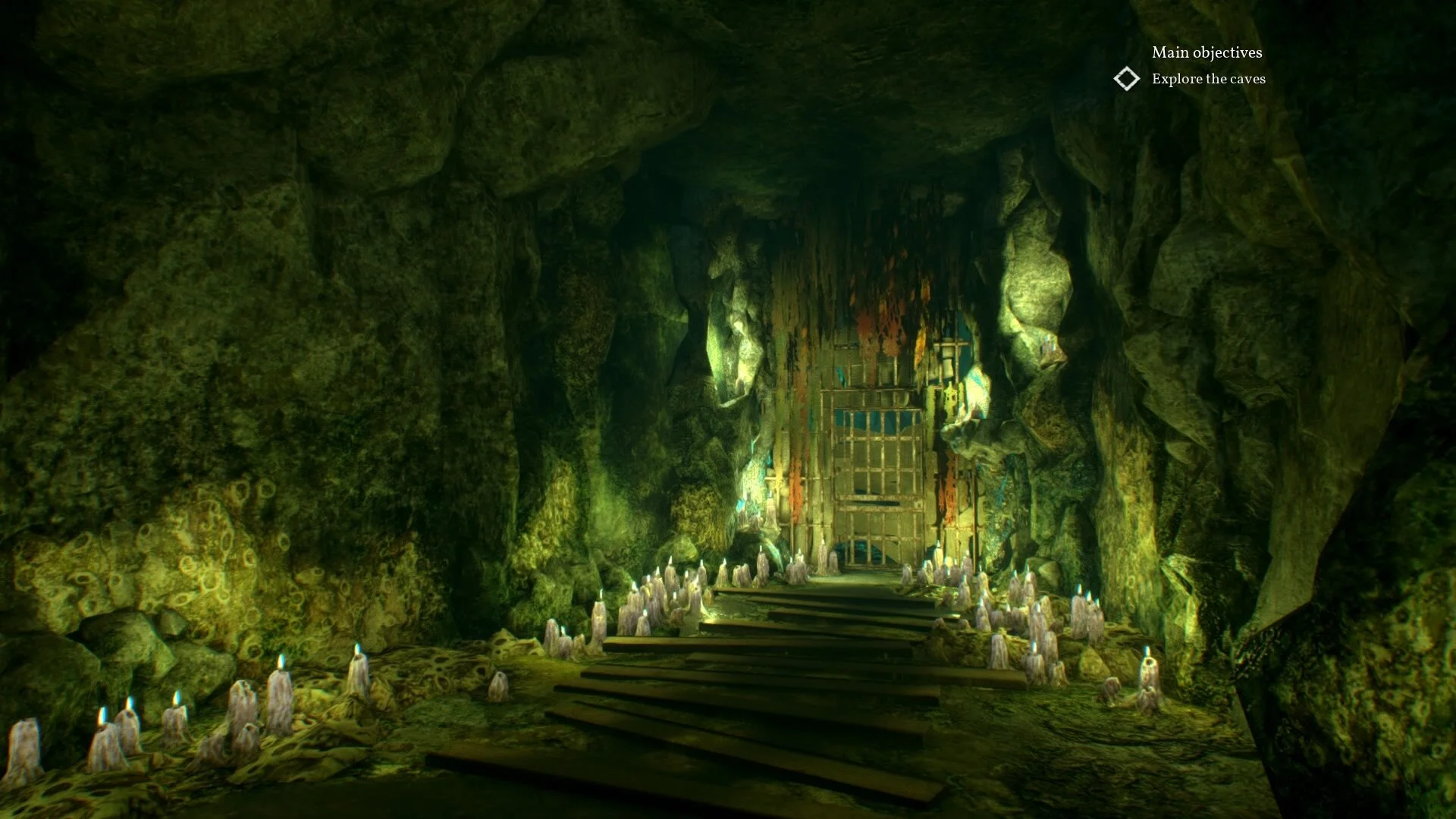The width and height of the screenshot is (1456, 819).
Task: Open the Main objectives tracker heading
Action: [1207, 52]
